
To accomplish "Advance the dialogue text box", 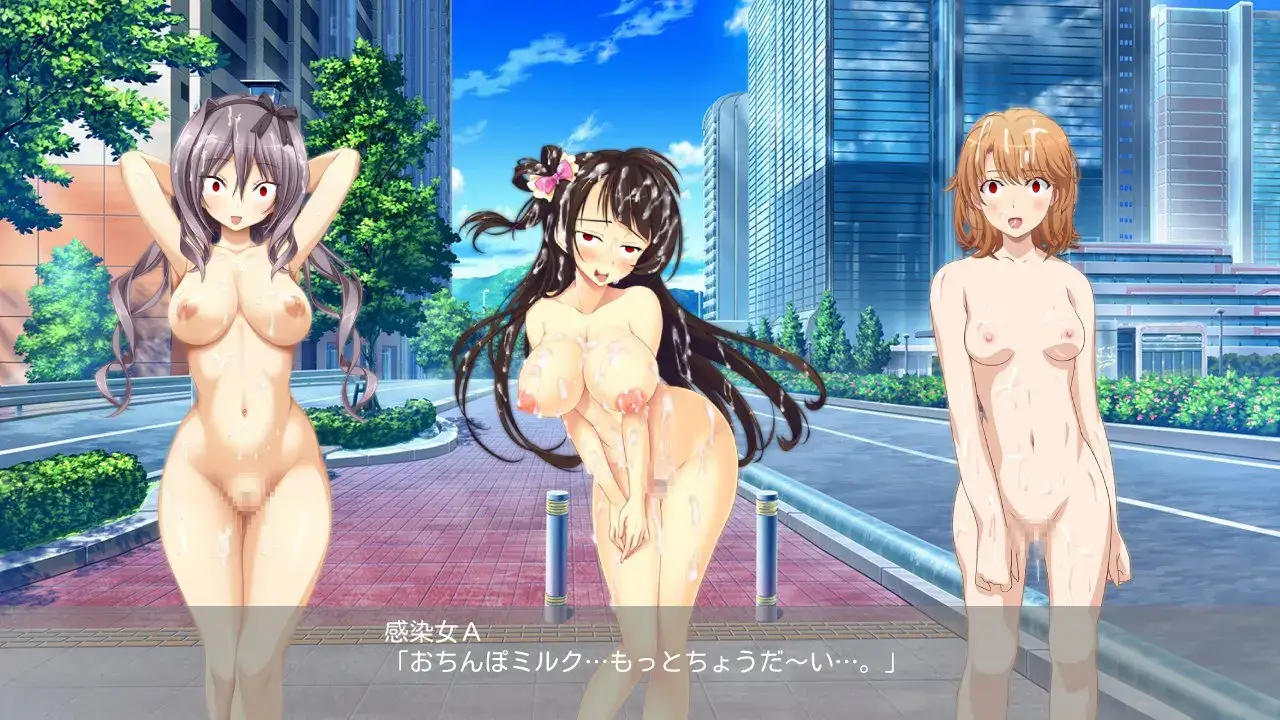I will tap(640, 662).
